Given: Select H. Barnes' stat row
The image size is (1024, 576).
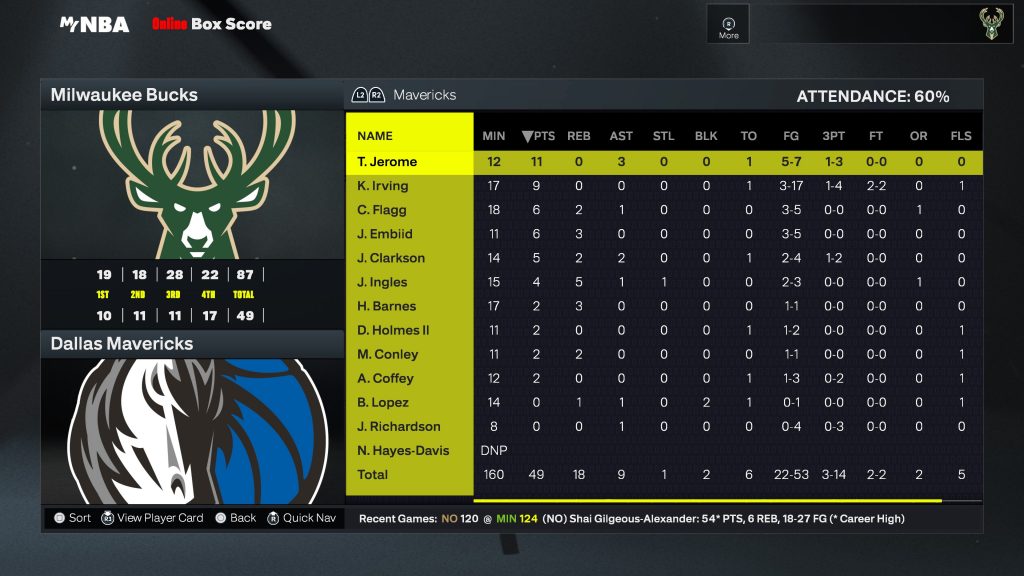Looking at the screenshot, I should 386,306.
